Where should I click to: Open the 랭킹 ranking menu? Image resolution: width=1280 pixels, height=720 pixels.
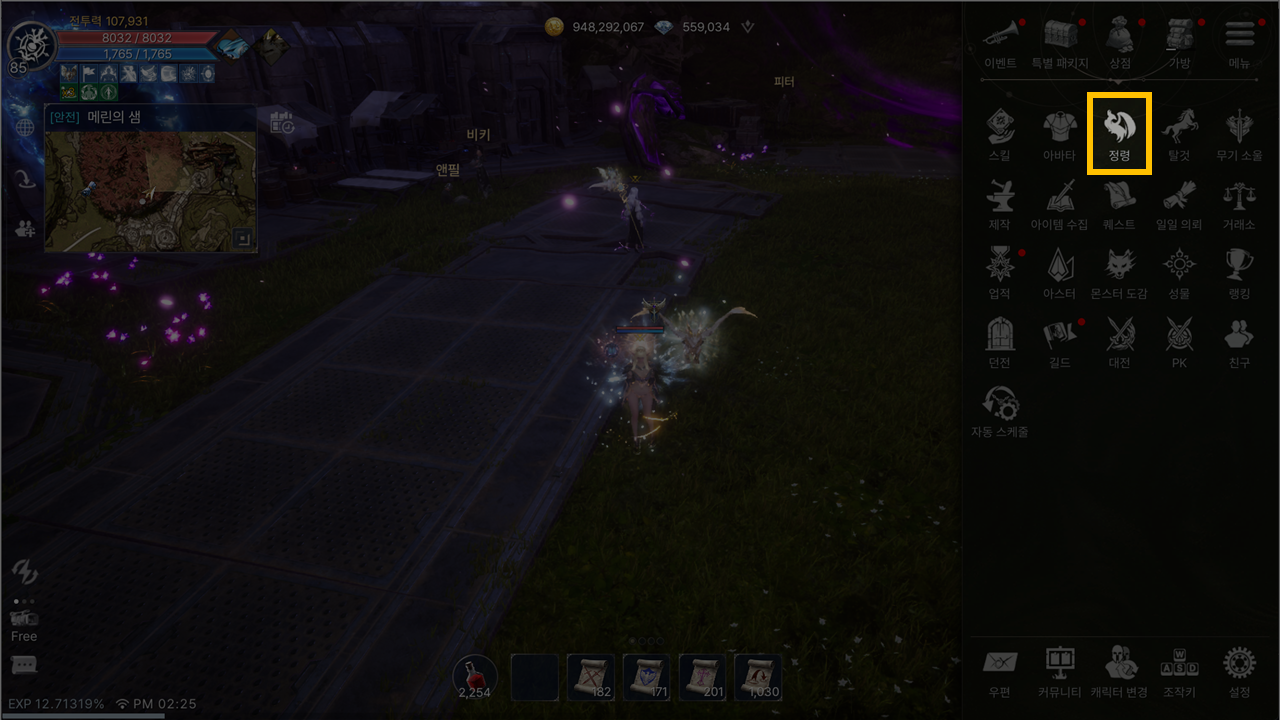[1239, 270]
